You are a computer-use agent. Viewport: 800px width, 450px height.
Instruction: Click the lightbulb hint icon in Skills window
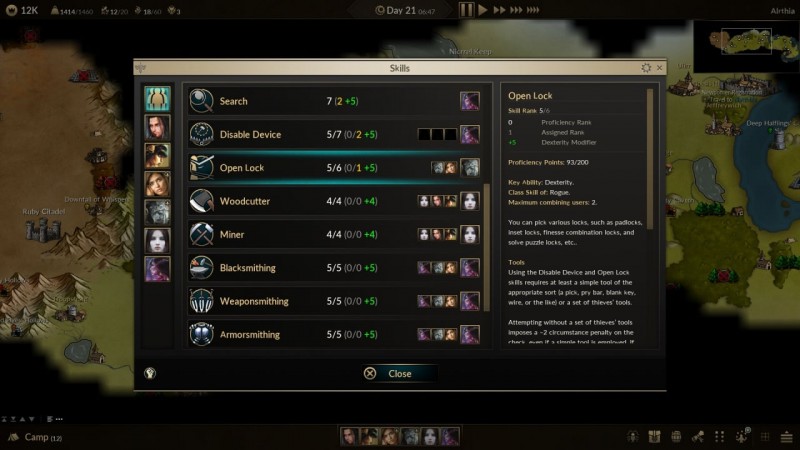click(150, 373)
